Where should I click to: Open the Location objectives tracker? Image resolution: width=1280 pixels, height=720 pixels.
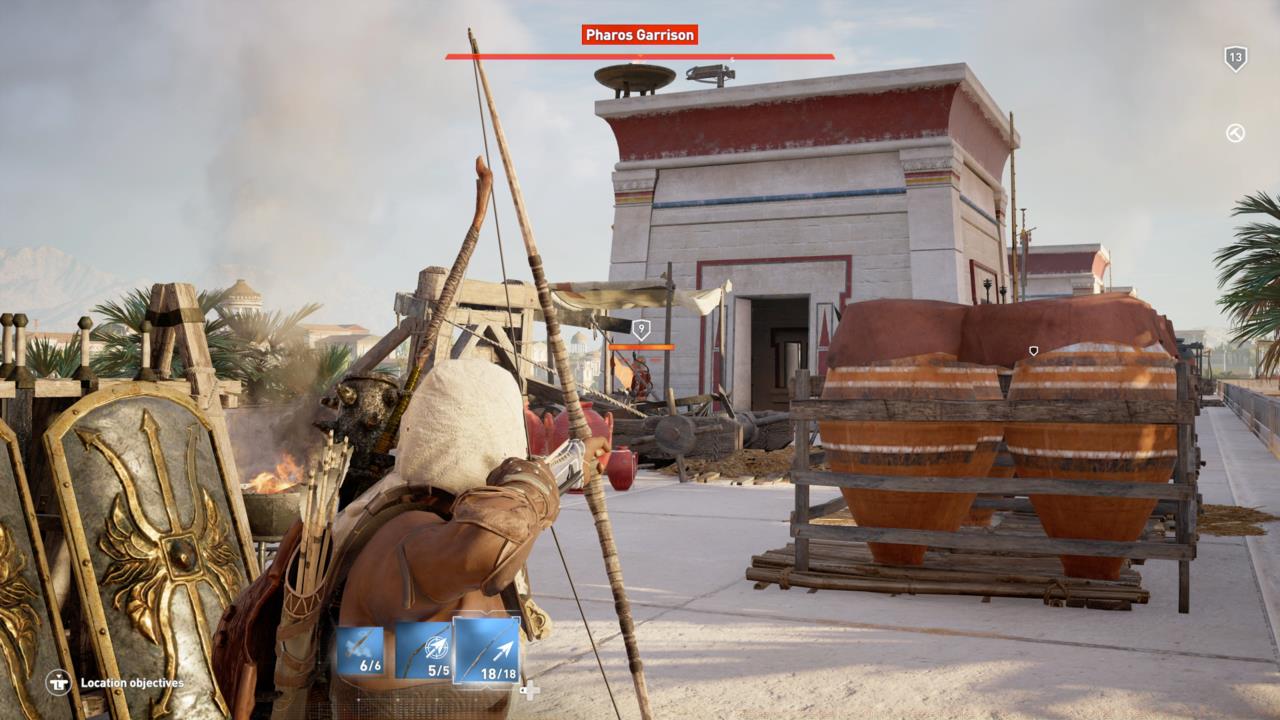click(x=116, y=683)
